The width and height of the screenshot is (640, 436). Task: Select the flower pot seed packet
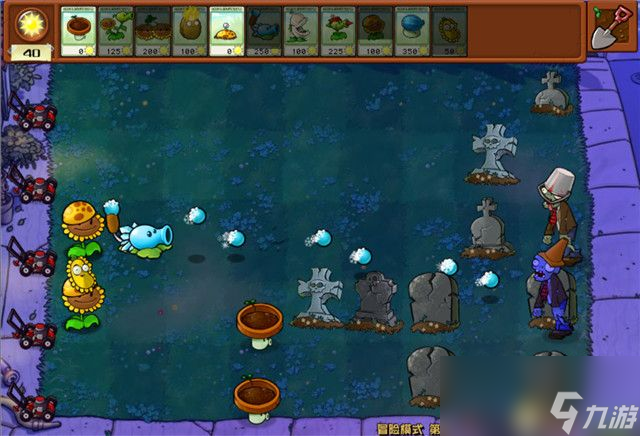78,31
